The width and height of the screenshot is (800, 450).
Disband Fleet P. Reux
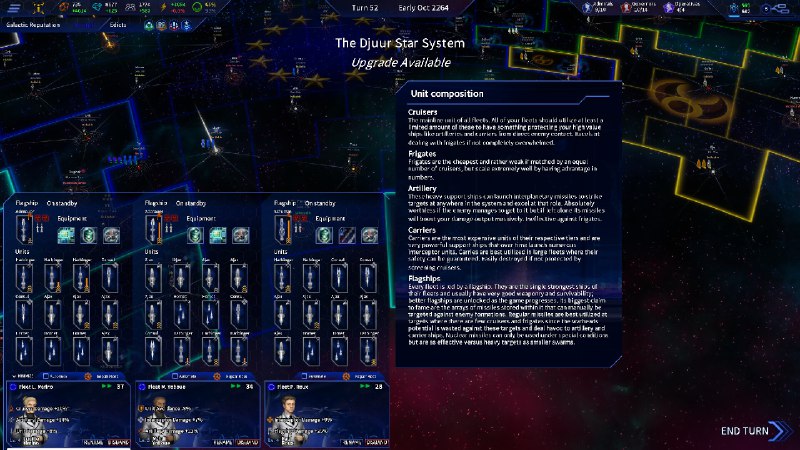click(377, 441)
